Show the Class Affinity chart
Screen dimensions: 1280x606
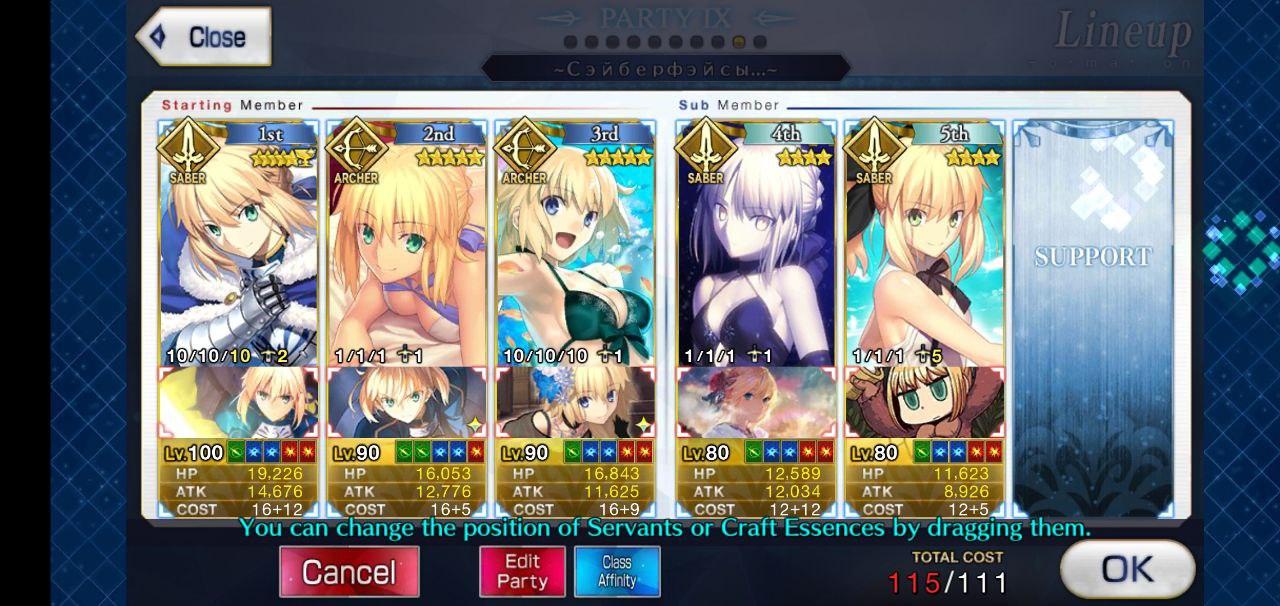click(617, 572)
